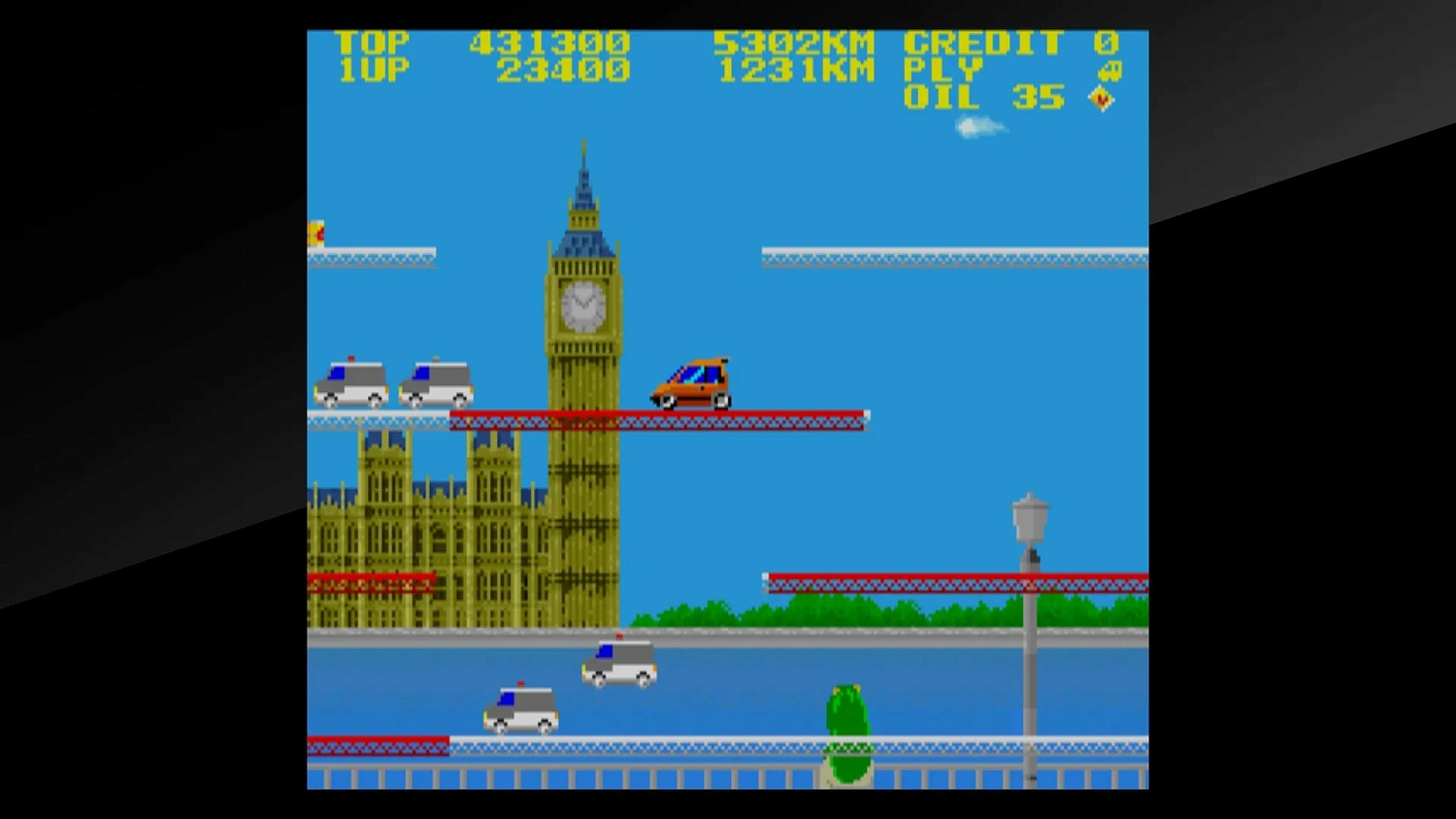Click the player's red Clarice car sprite
The image size is (1456, 819).
pyautogui.click(x=689, y=381)
